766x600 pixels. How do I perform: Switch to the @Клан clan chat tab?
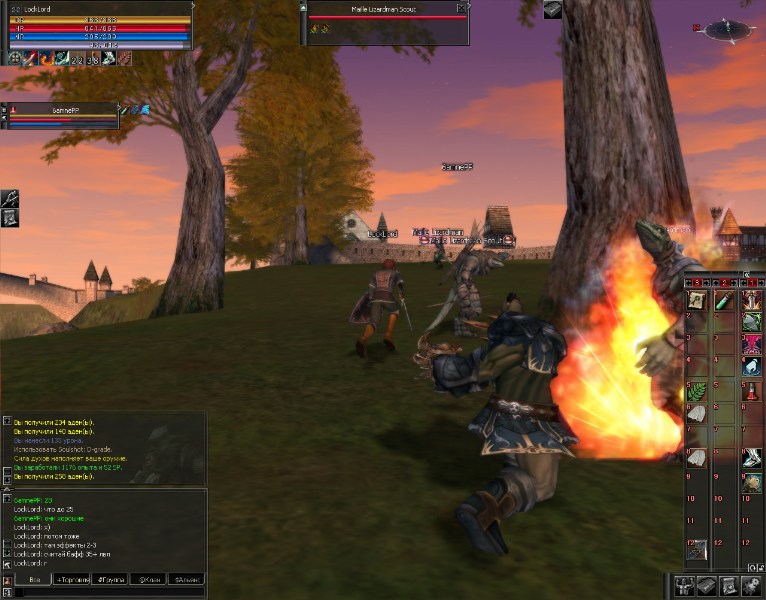point(150,579)
